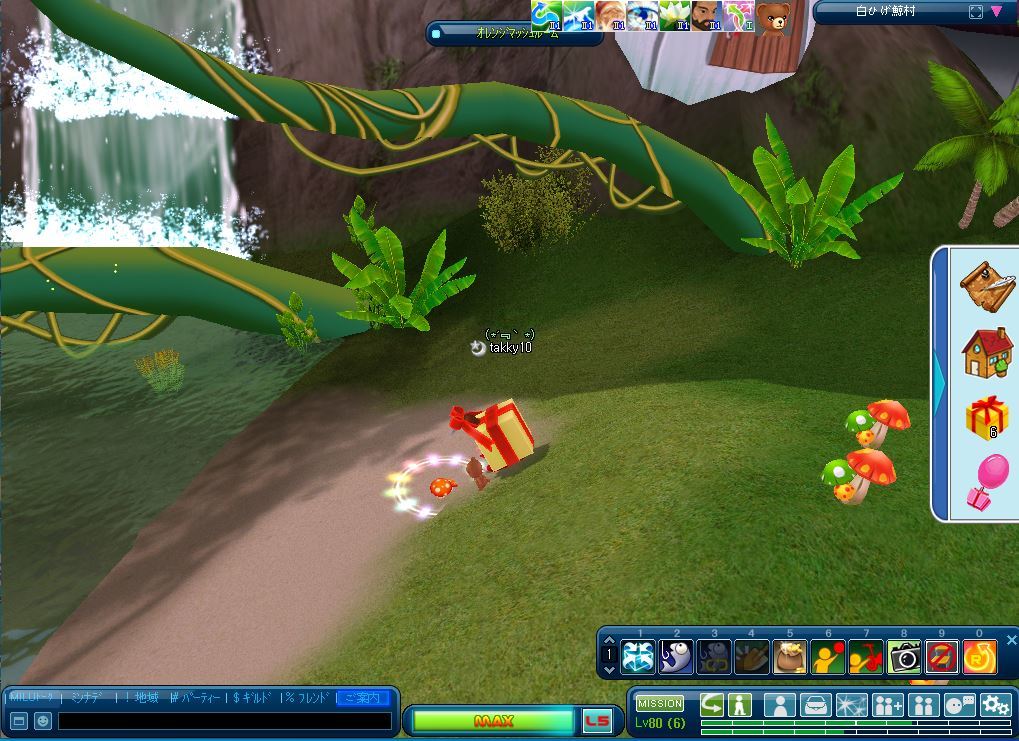
Task: Activate the camera in hotbar slot 8
Action: tap(904, 657)
